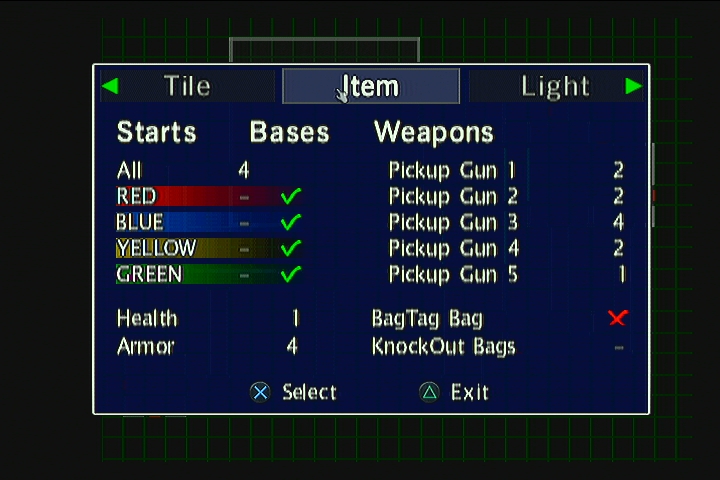The image size is (720, 480).
Task: Toggle the RED base green checkmark
Action: [x=291, y=196]
